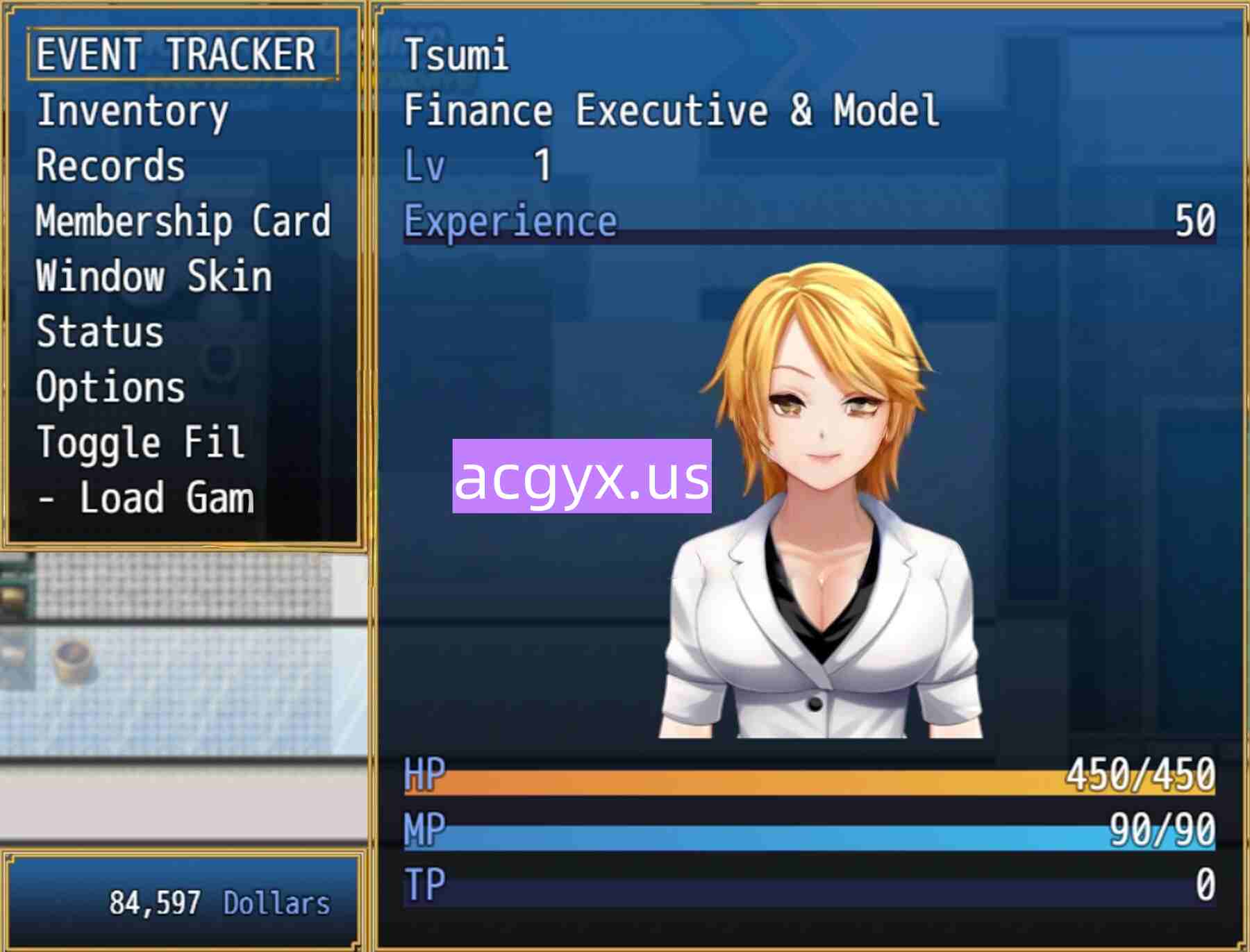
Task: Click the Toggle Fil menu entry
Action: click(140, 443)
